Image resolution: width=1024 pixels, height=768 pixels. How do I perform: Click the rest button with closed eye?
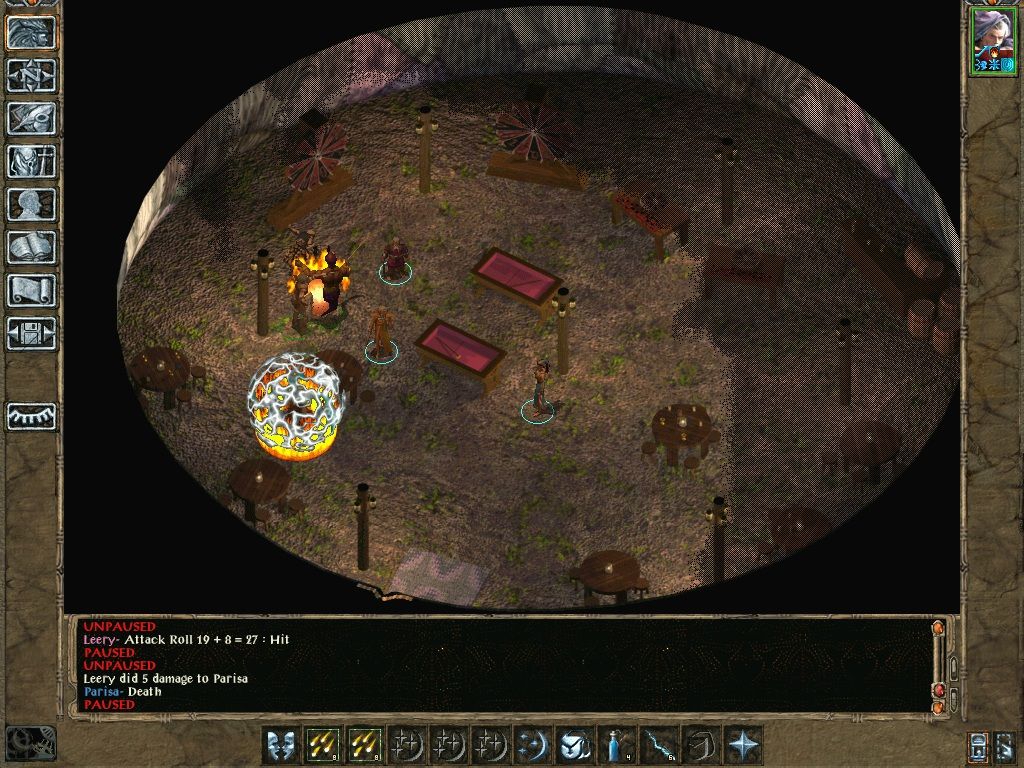31,416
